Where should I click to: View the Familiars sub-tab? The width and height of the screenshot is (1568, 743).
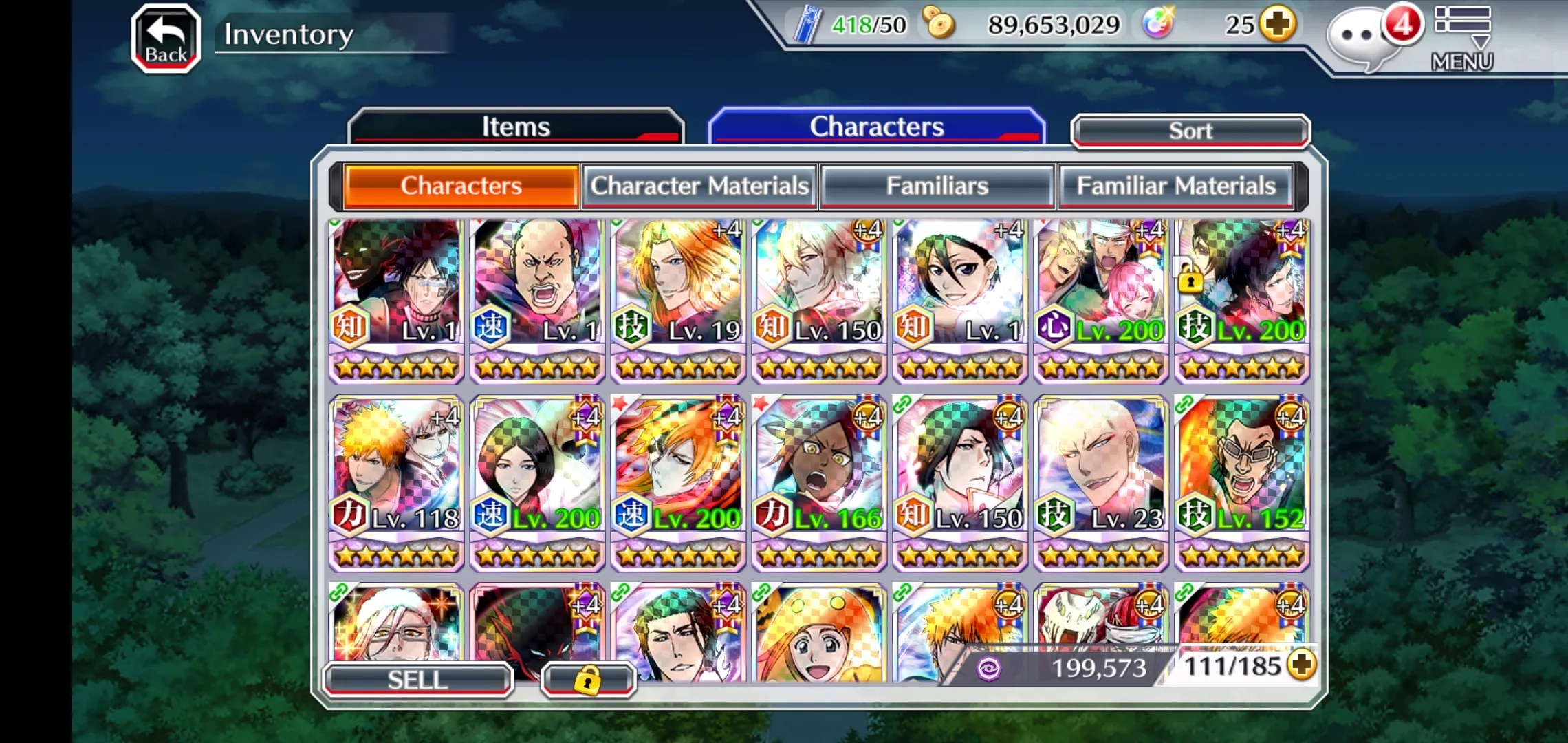pyautogui.click(x=937, y=186)
